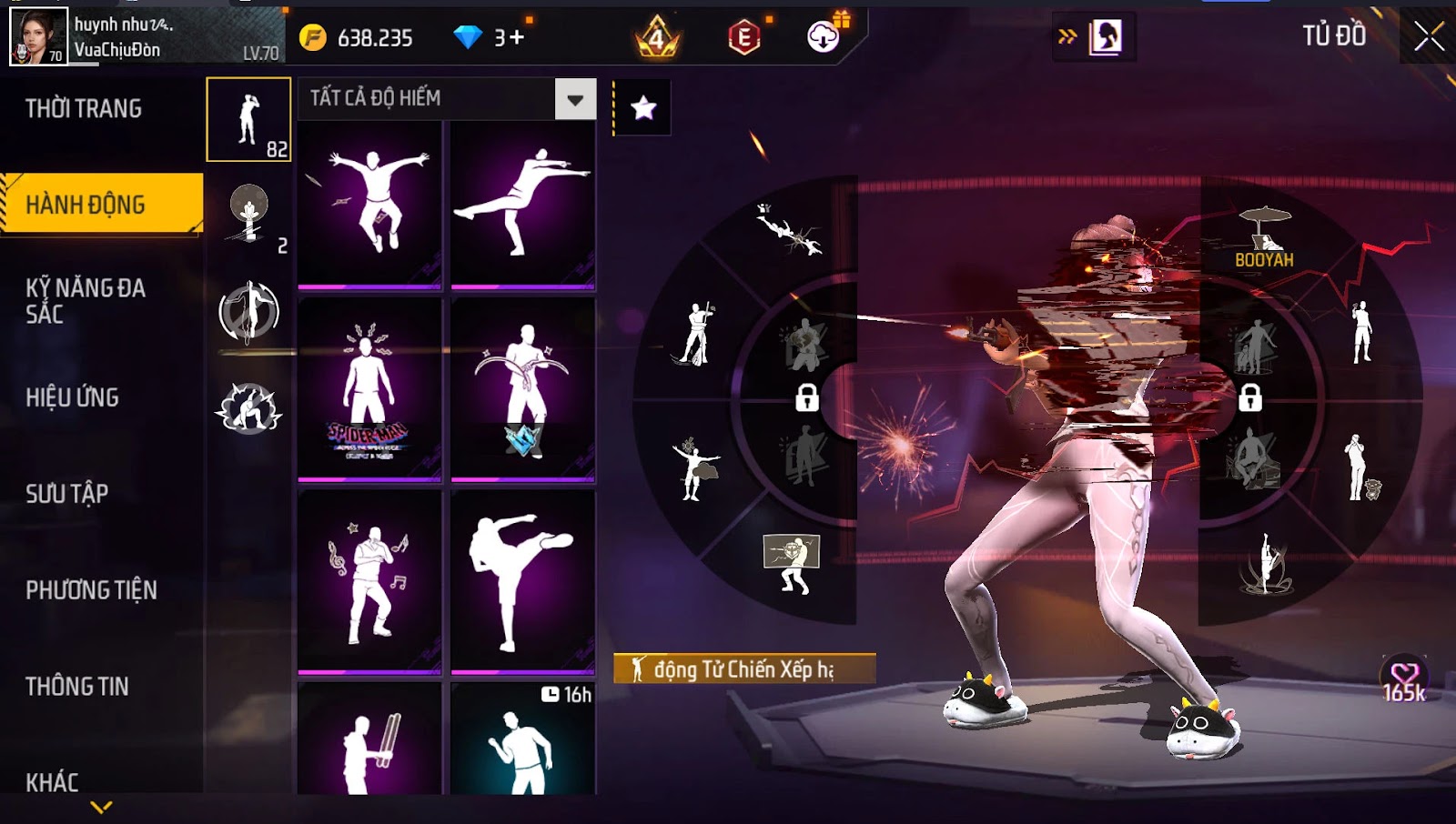Viewport: 1456px width, 824px height.
Task: Open the Thời Trang category
Action: coord(84,109)
